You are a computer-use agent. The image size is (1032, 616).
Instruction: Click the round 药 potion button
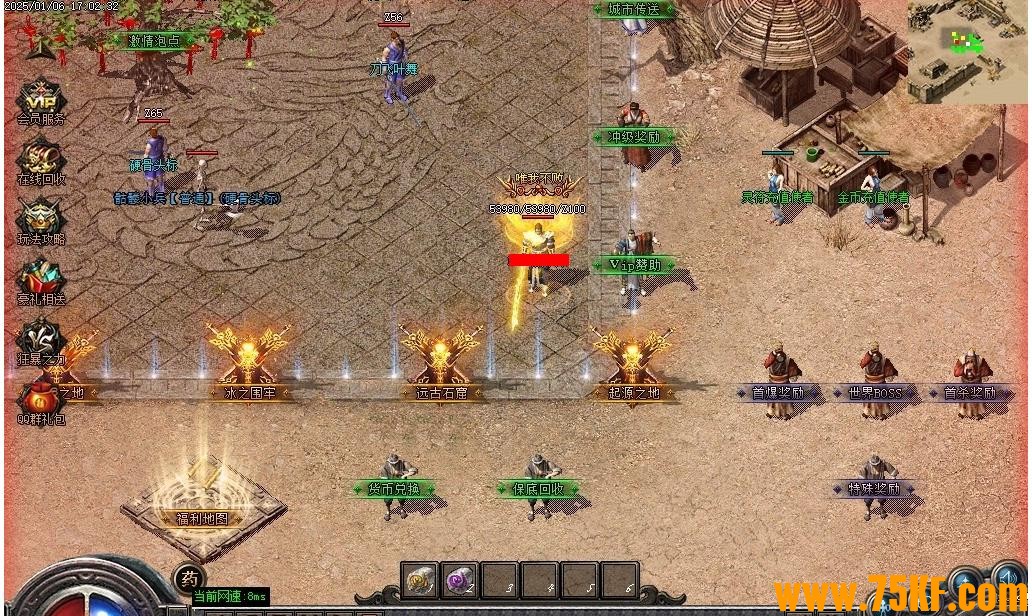click(189, 578)
